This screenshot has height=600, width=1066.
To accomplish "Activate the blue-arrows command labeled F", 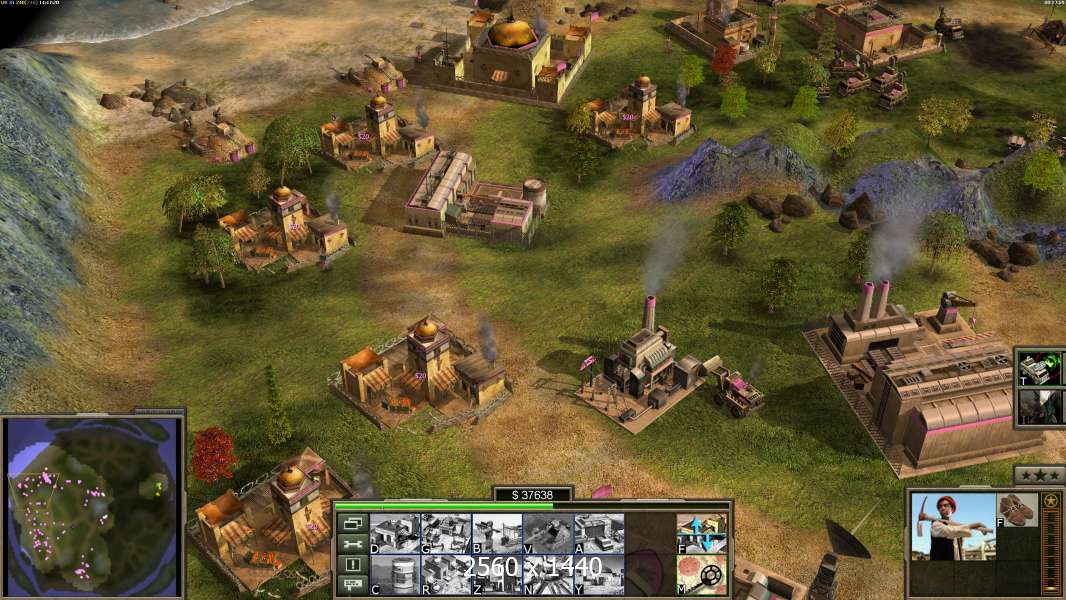I will point(702,533).
